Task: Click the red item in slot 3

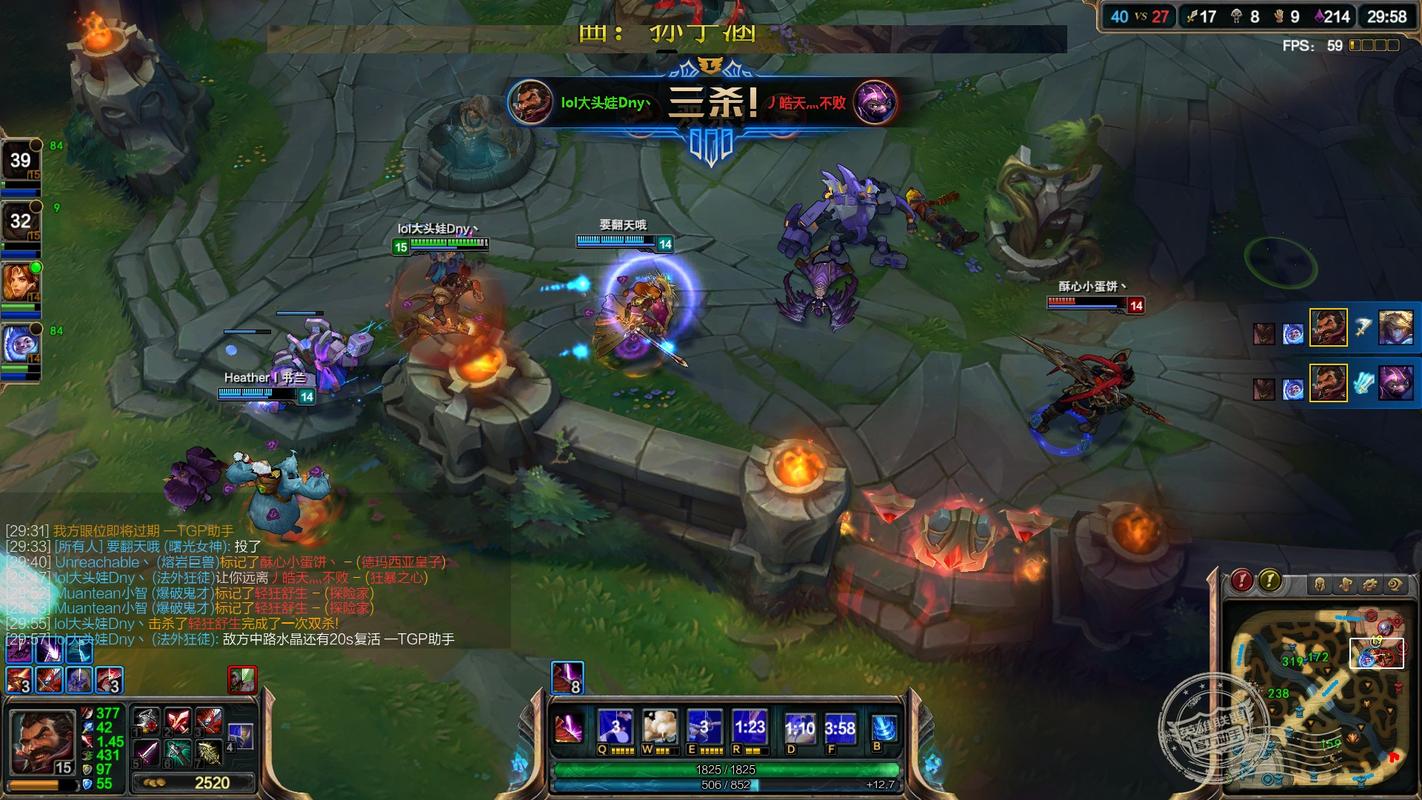Action: click(208, 722)
